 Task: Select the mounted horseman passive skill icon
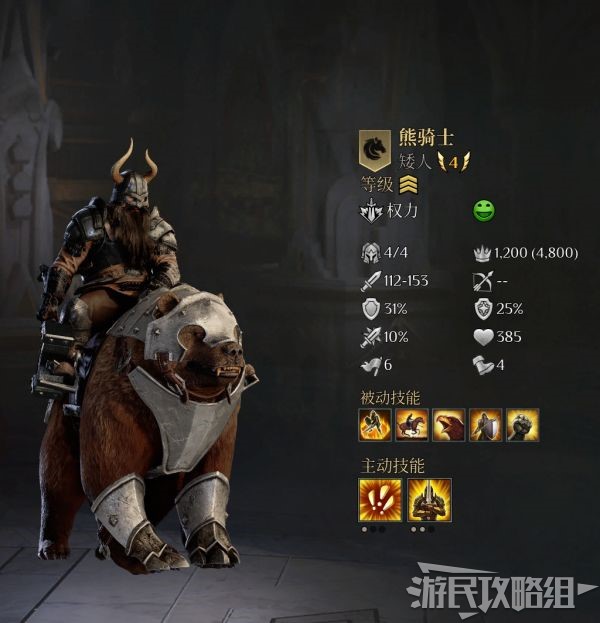412,425
